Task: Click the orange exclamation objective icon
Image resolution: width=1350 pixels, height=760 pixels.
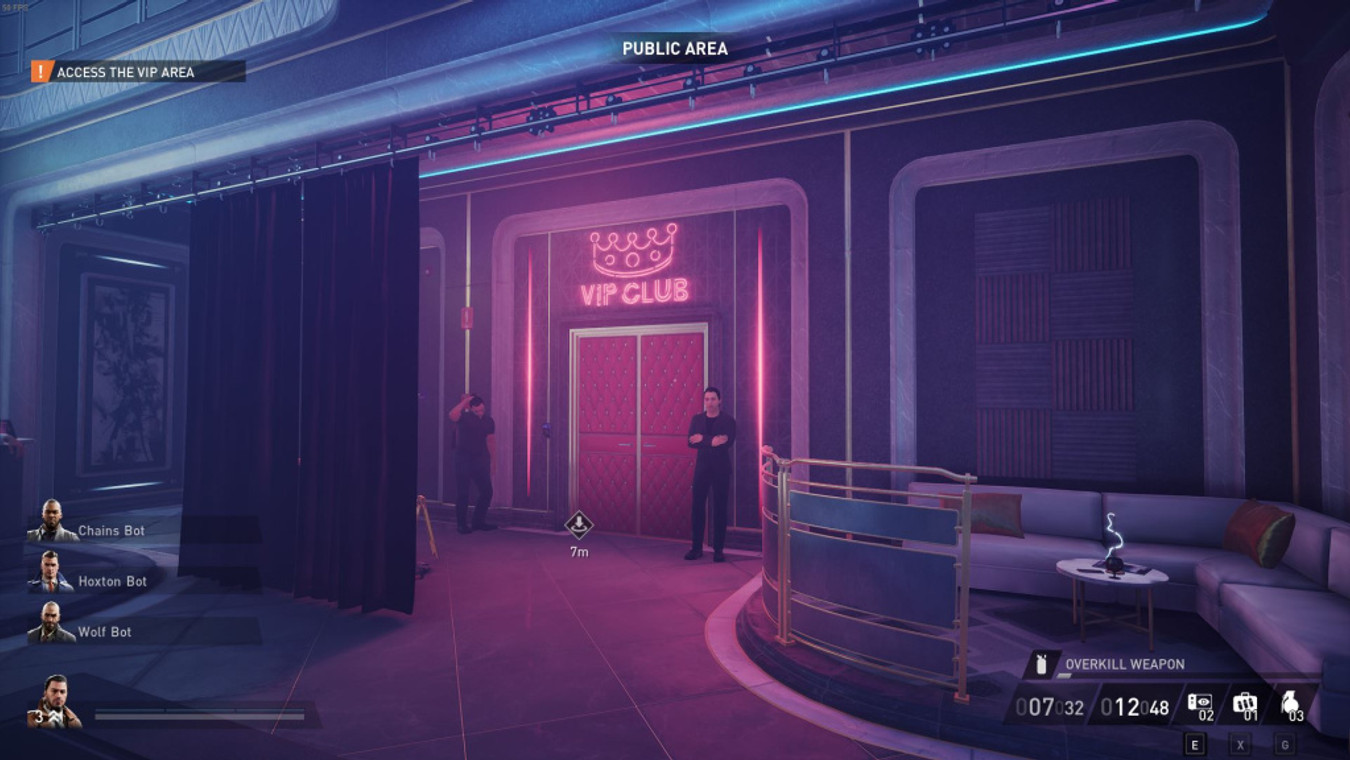Action: coord(40,72)
